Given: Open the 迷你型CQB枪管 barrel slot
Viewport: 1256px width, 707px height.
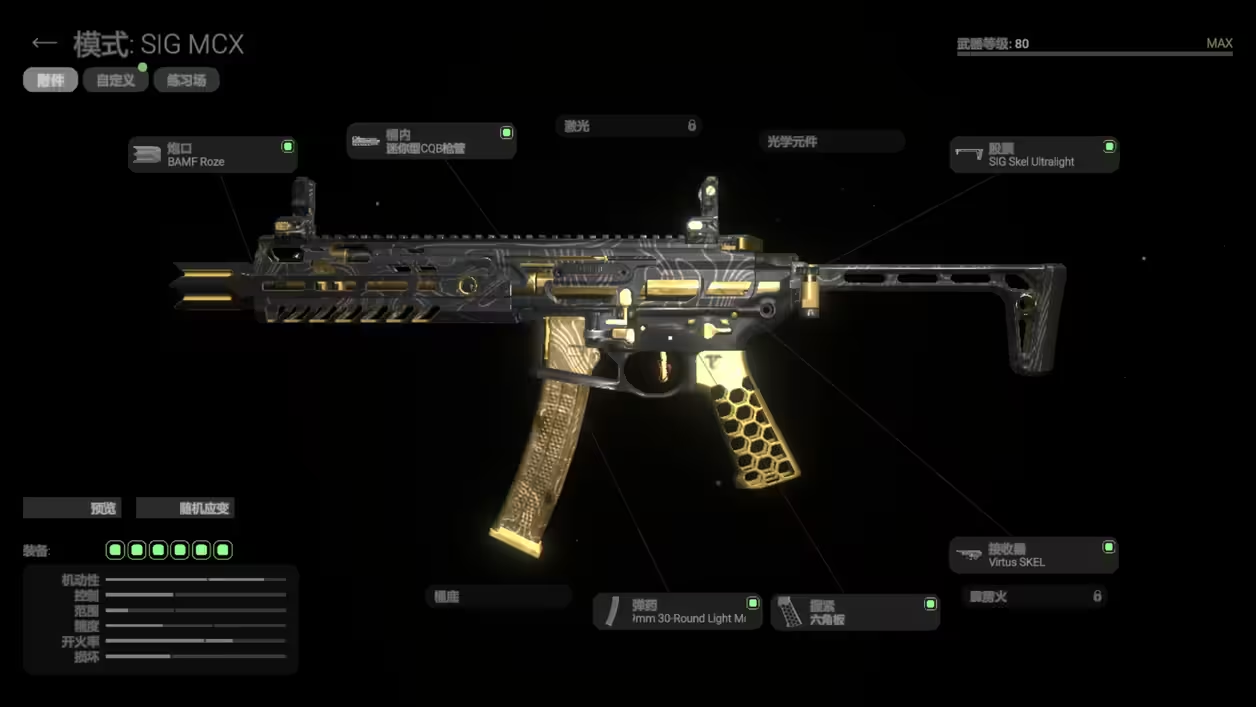Looking at the screenshot, I should [x=431, y=141].
